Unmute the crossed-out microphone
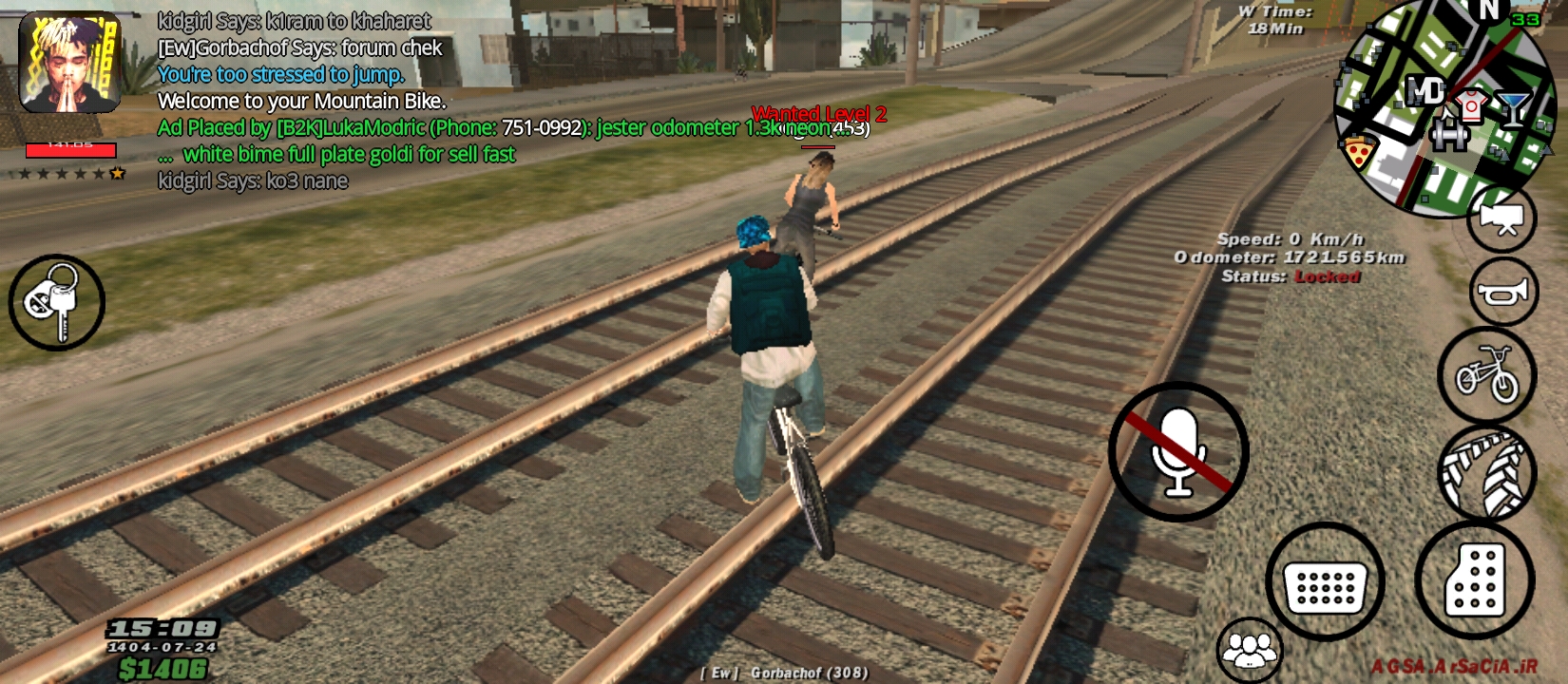The height and width of the screenshot is (684, 1568). (1178, 452)
